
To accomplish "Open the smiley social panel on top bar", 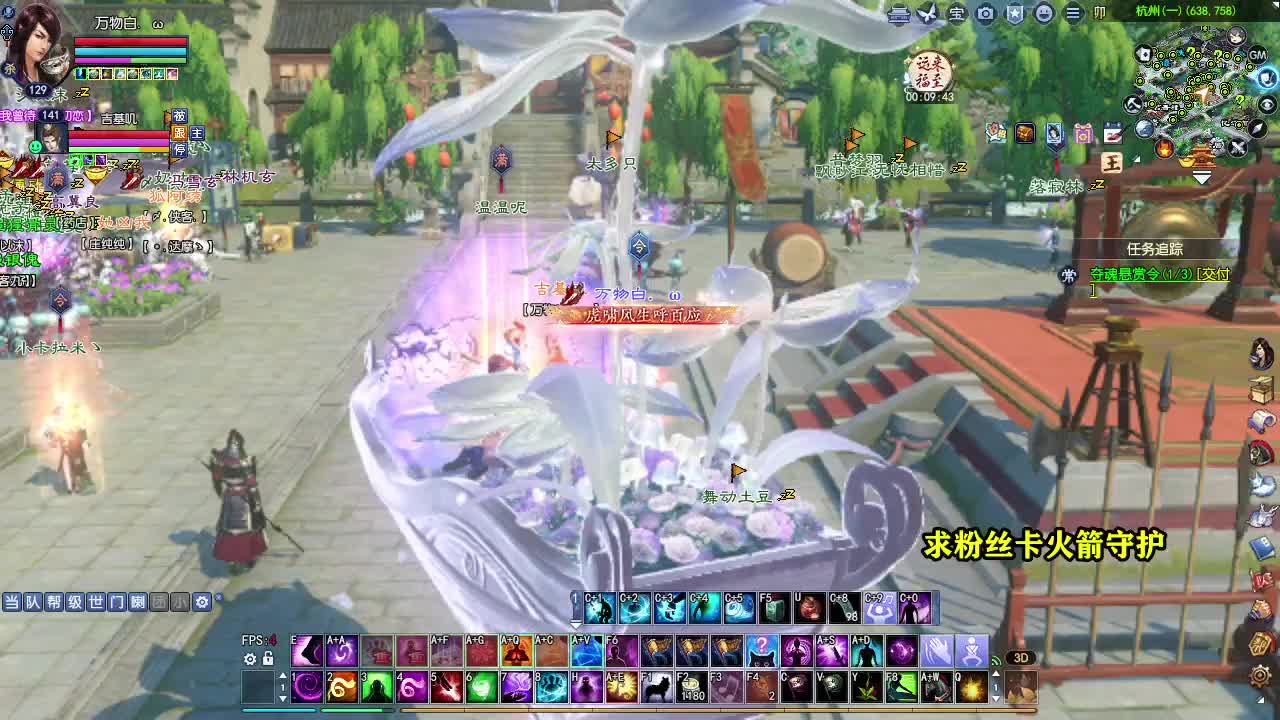I will (x=1043, y=13).
